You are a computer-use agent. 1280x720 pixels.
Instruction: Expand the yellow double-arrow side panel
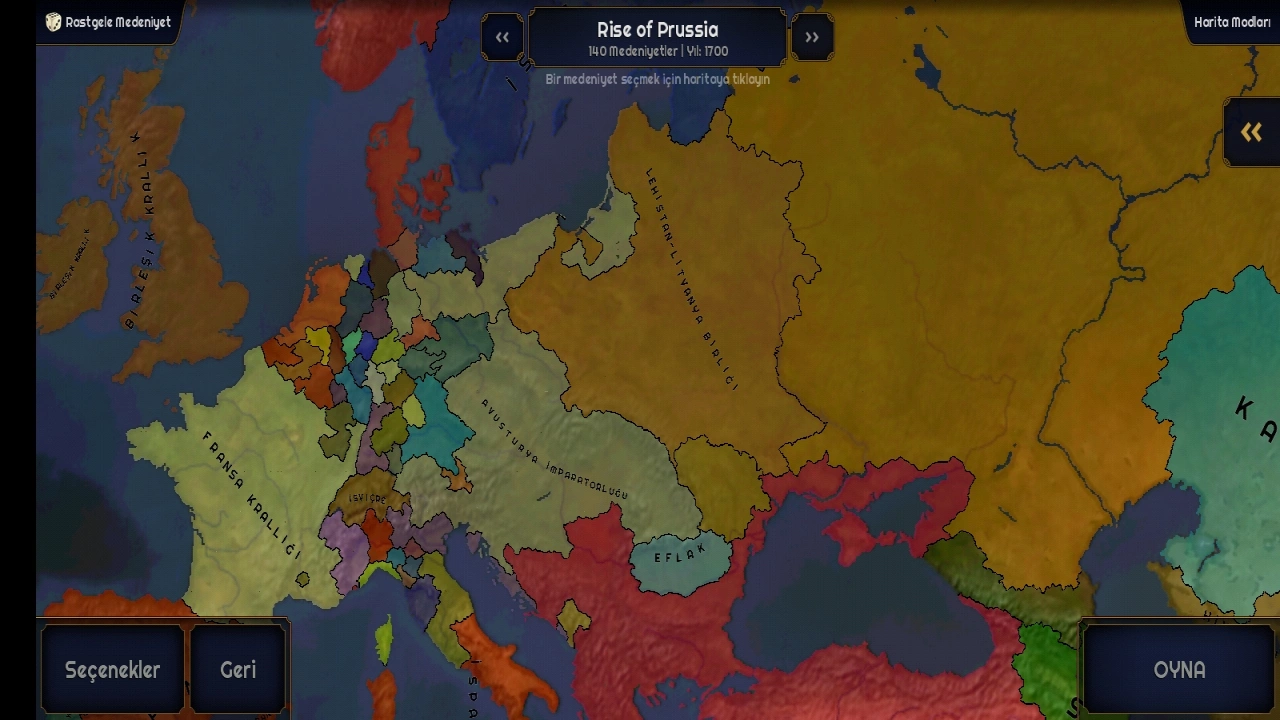(1251, 132)
